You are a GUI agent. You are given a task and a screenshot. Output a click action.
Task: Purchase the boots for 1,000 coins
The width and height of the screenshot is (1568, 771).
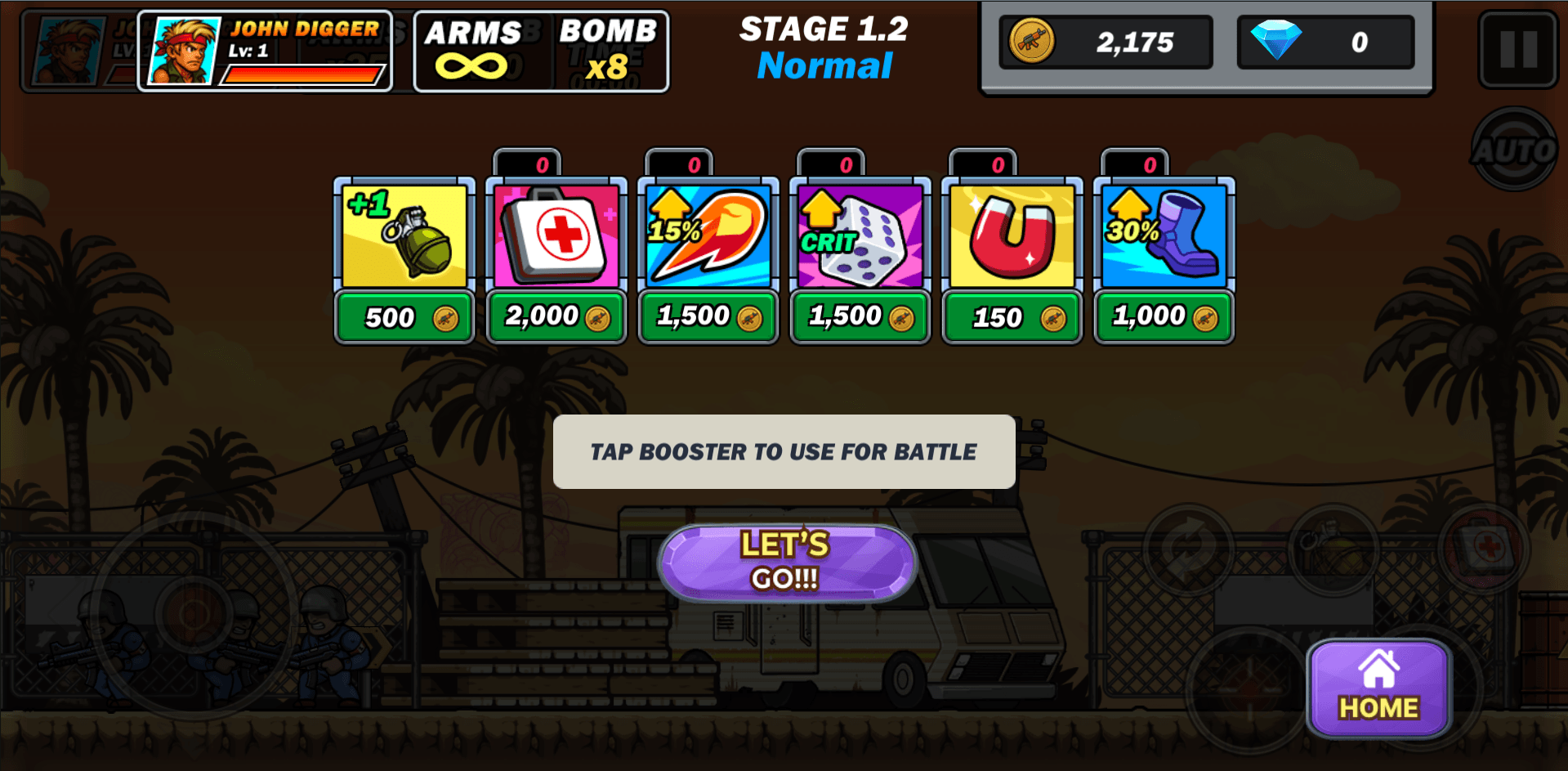(1164, 316)
